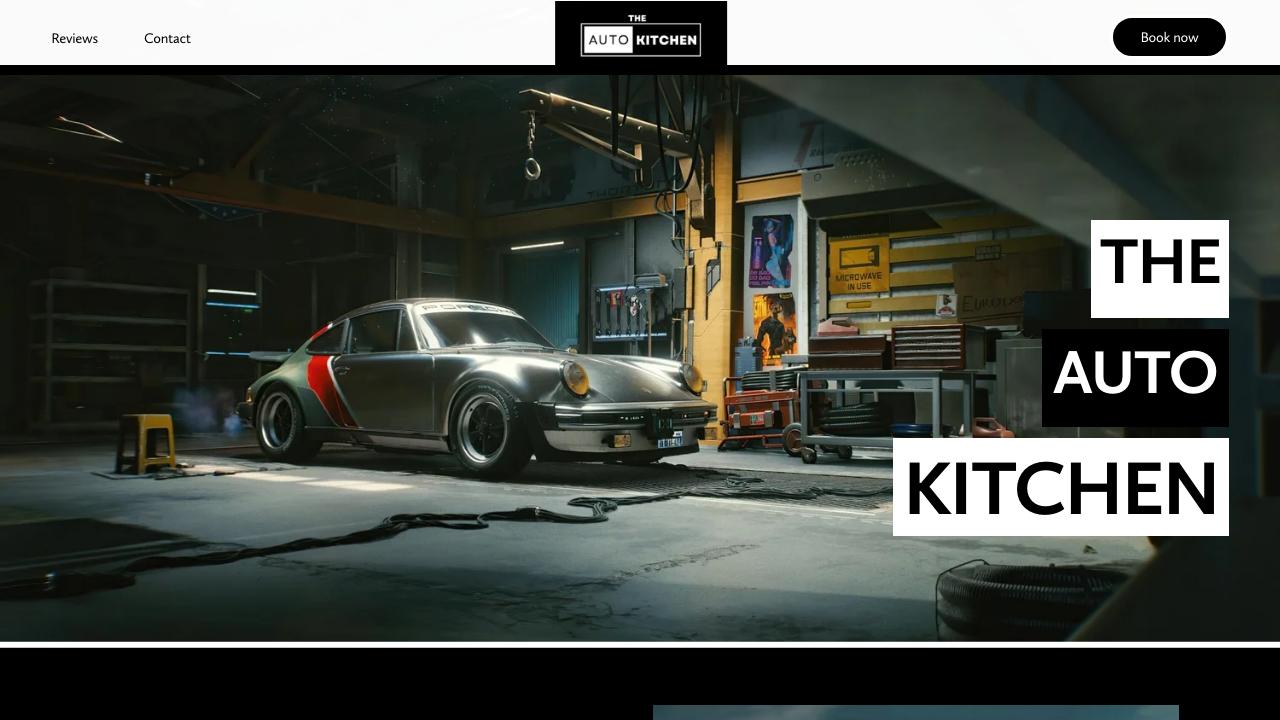Click the framed 'AUTO KITCHEN' logo emblem
Viewport: 1280px width, 720px height.
[x=641, y=38]
